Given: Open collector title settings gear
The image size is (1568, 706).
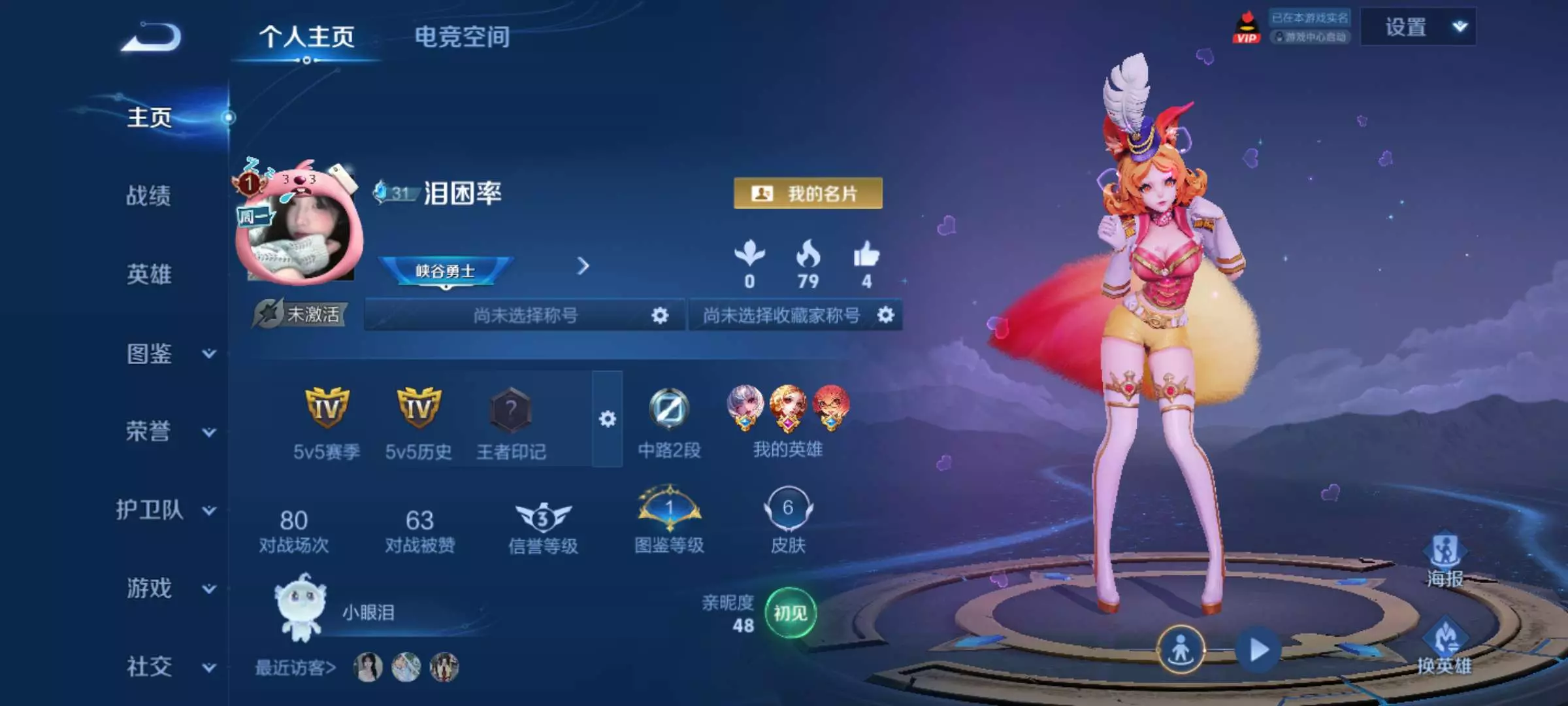Looking at the screenshot, I should [x=885, y=315].
